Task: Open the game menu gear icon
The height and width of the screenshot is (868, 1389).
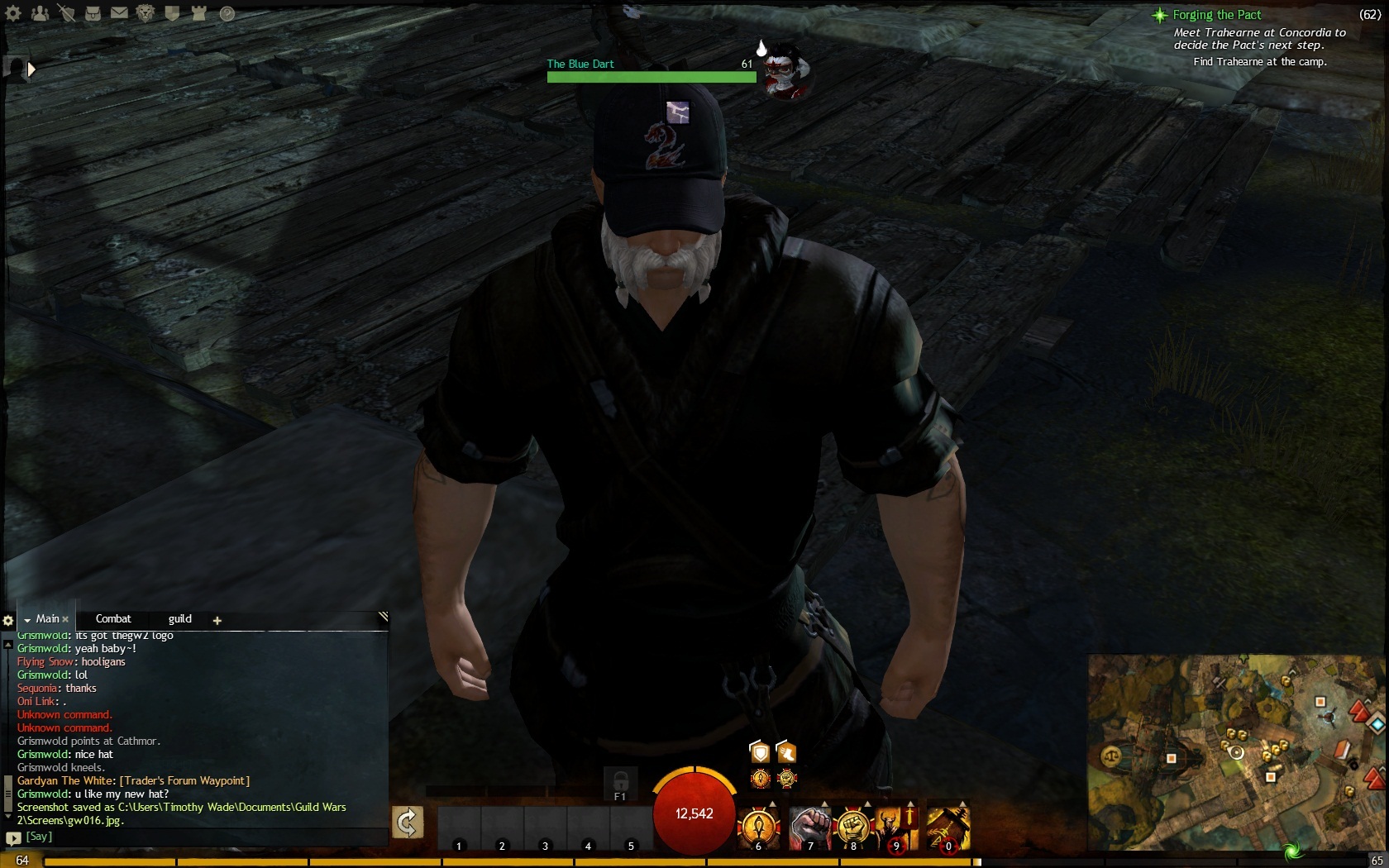Action: coord(13,13)
